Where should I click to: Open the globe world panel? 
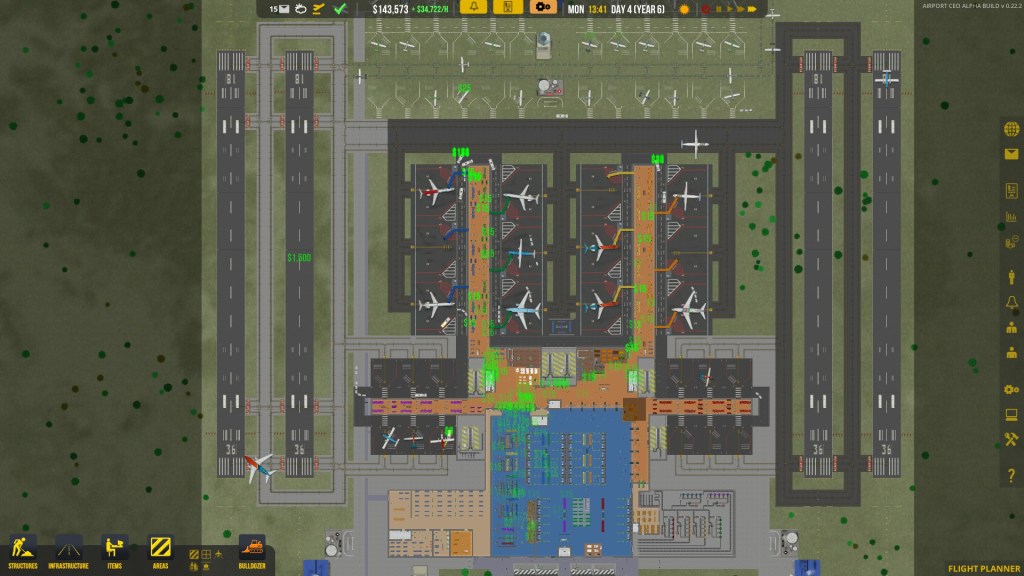pyautogui.click(x=1011, y=131)
